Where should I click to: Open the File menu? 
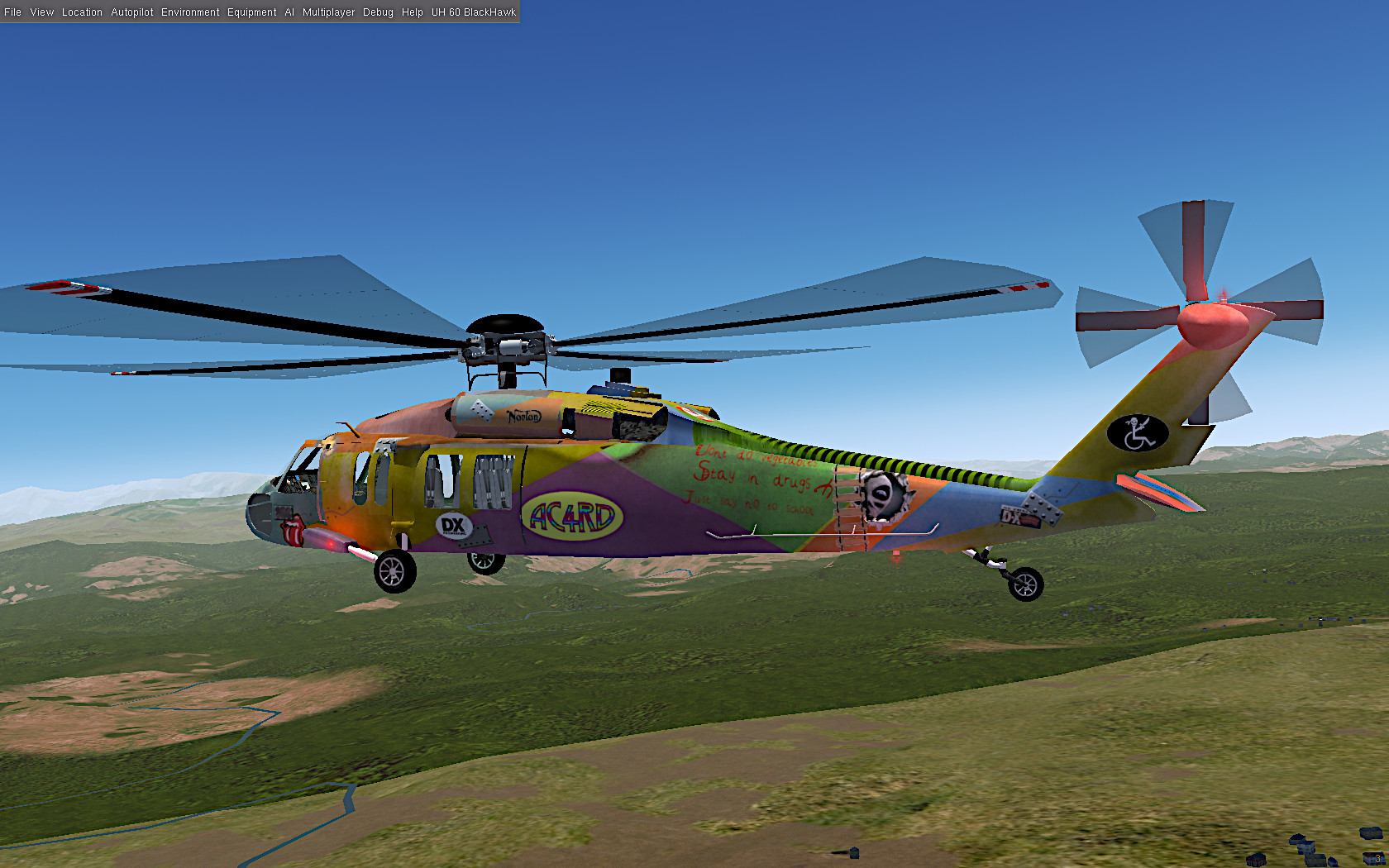click(13, 12)
